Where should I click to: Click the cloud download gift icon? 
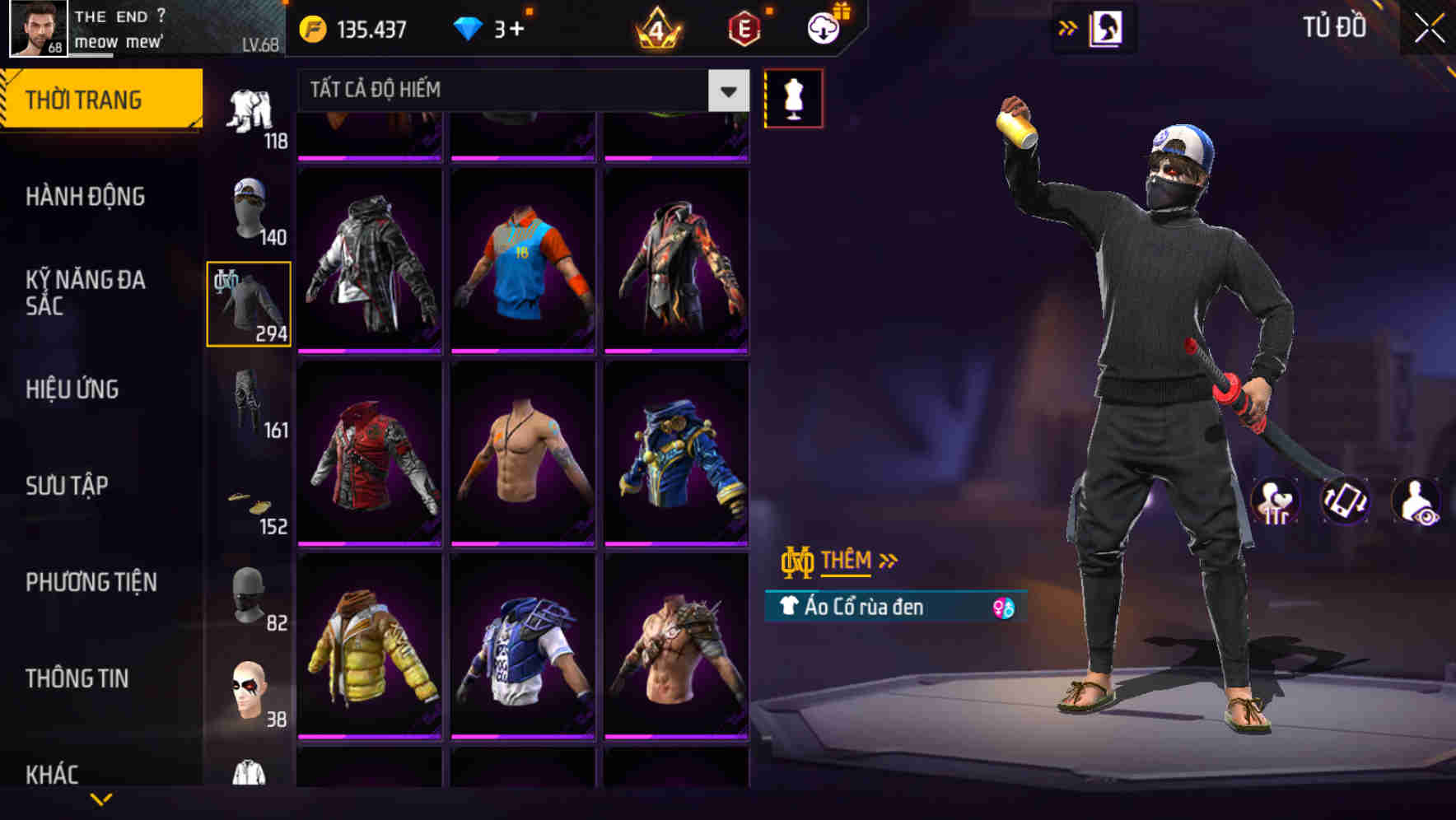(821, 27)
